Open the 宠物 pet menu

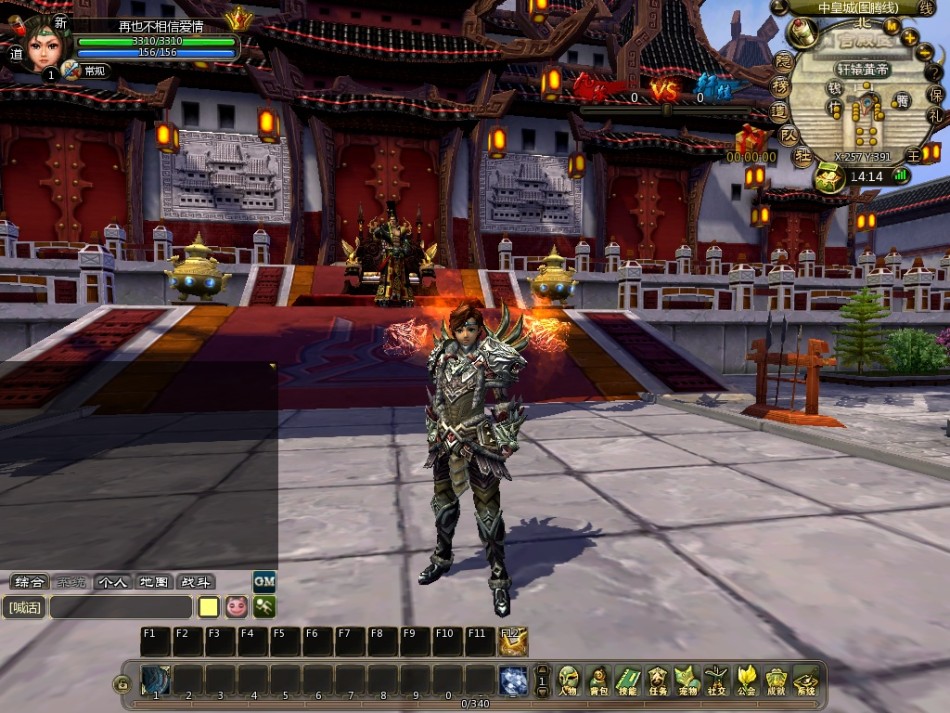pyautogui.click(x=686, y=680)
